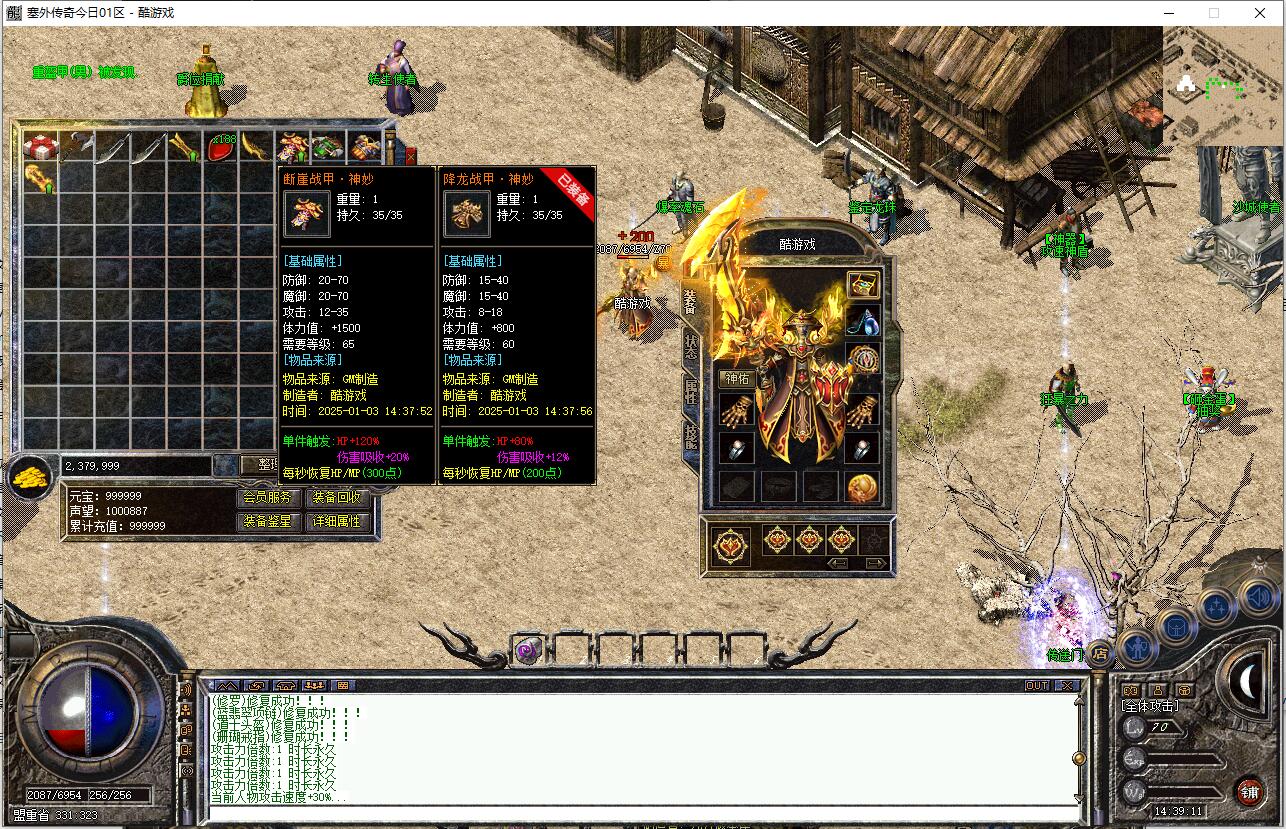Open 装备鉴定 equipment appraisal
Viewport: 1286px width, 829px height.
[x=267, y=521]
